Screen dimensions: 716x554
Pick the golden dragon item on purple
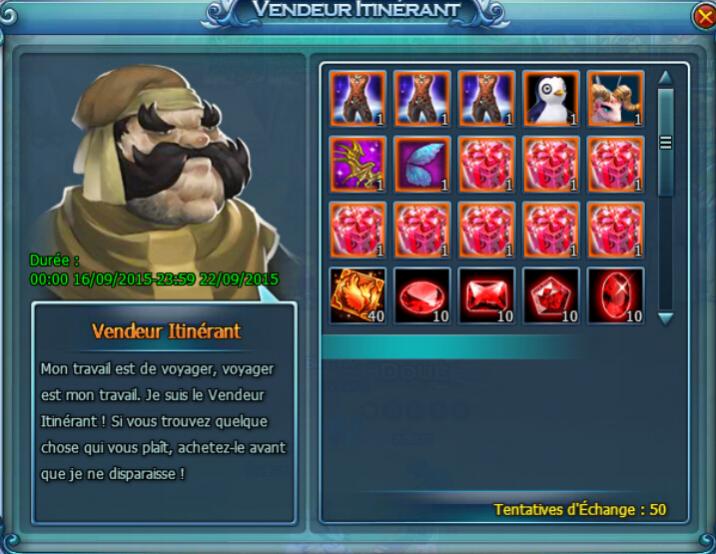click(358, 164)
